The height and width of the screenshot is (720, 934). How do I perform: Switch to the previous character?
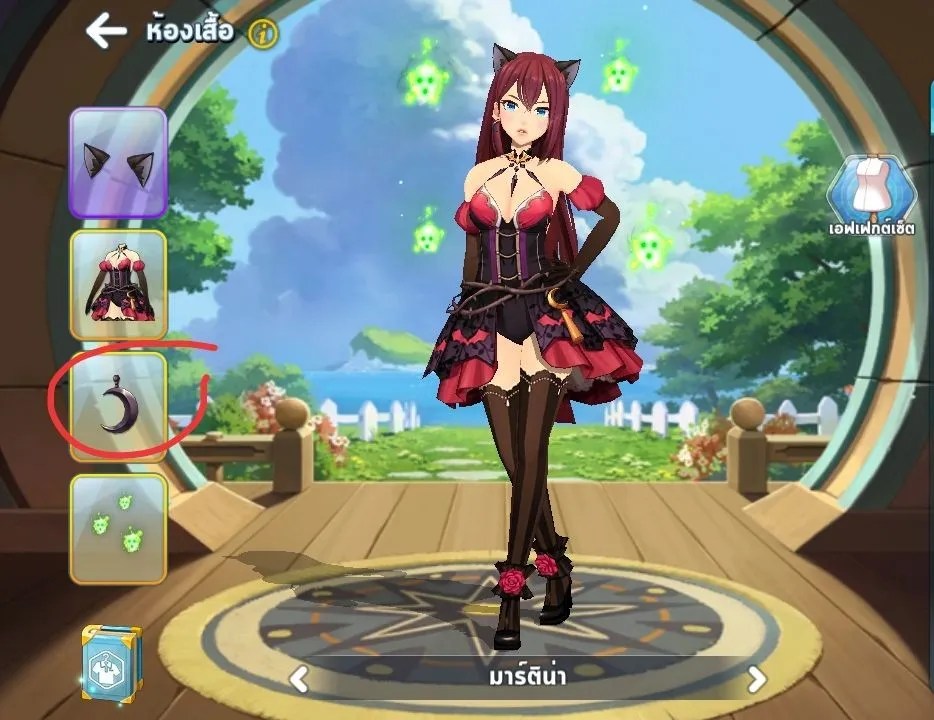pyautogui.click(x=298, y=680)
